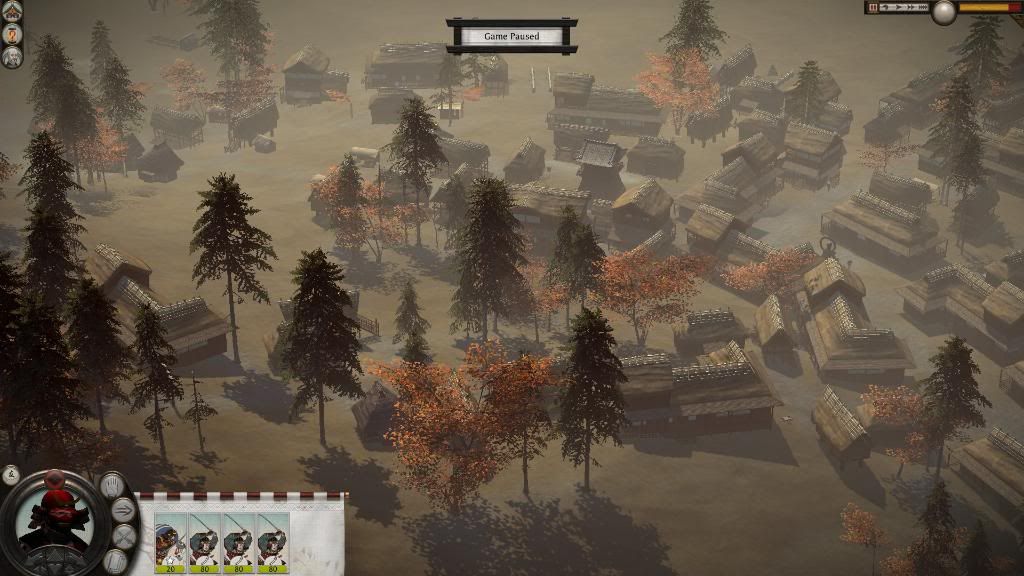Toggle the crossed swords melee button
The height and width of the screenshot is (576, 1024).
coord(124,537)
